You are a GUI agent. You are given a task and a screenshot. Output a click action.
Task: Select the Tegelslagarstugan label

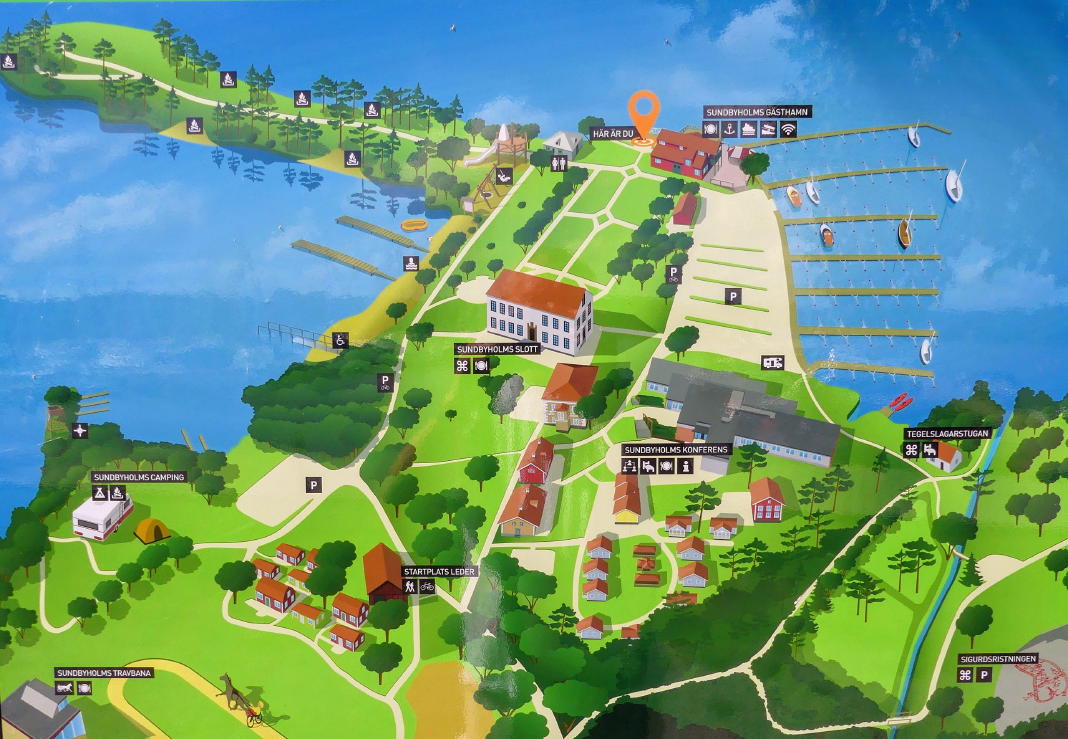pos(940,434)
